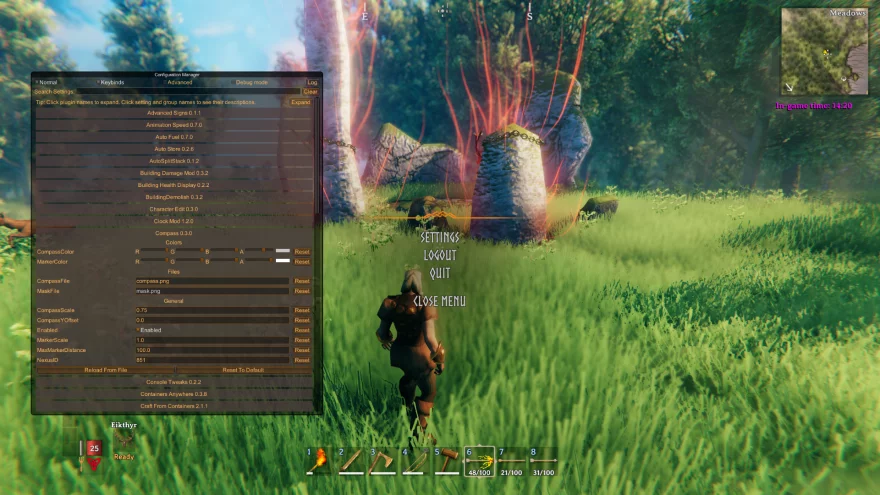The width and height of the screenshot is (880, 495).
Task: Expand all plugin settings
Action: [300, 102]
